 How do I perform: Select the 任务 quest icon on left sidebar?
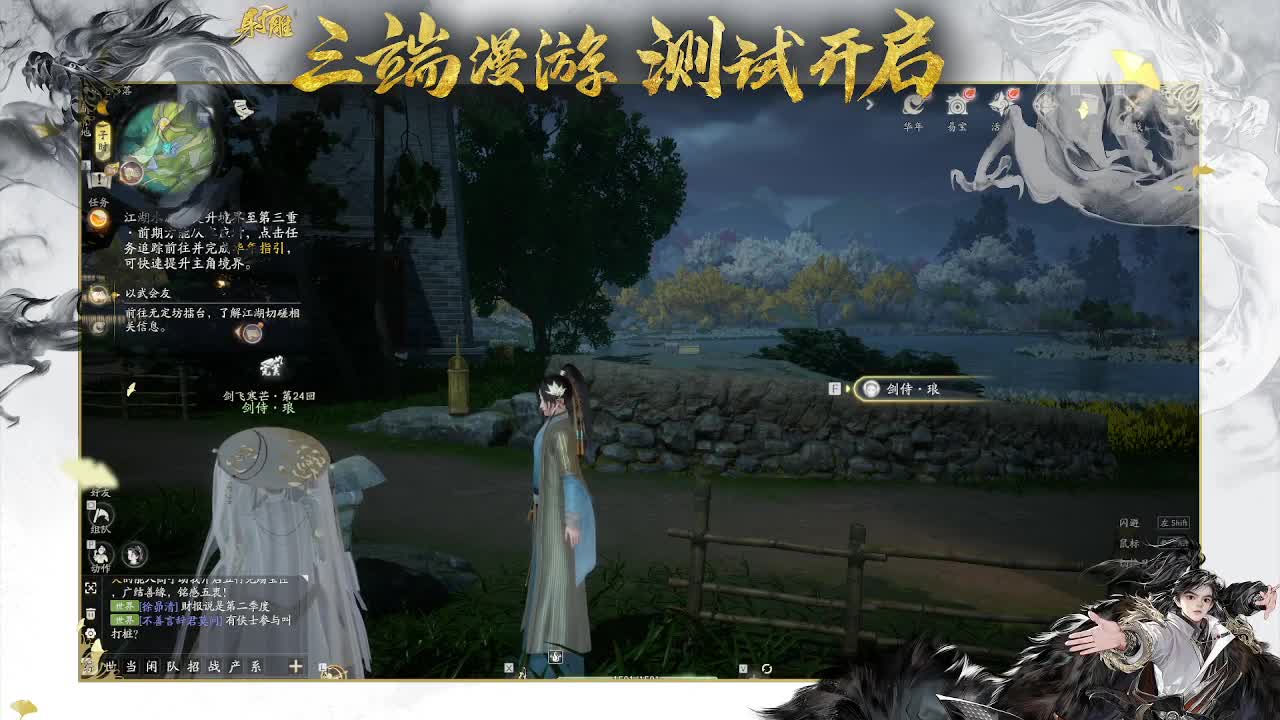98,219
